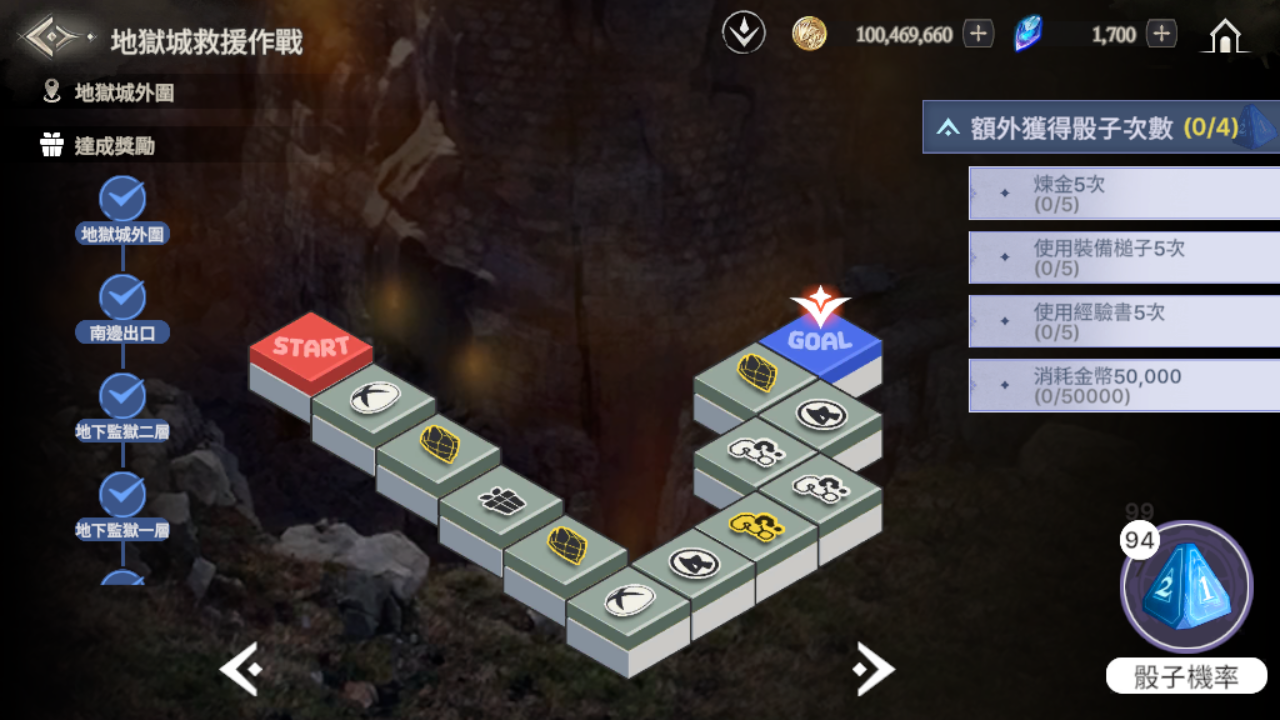Image resolution: width=1280 pixels, height=720 pixels.
Task: Show the 骰子機率 dice odds
Action: pos(1186,677)
